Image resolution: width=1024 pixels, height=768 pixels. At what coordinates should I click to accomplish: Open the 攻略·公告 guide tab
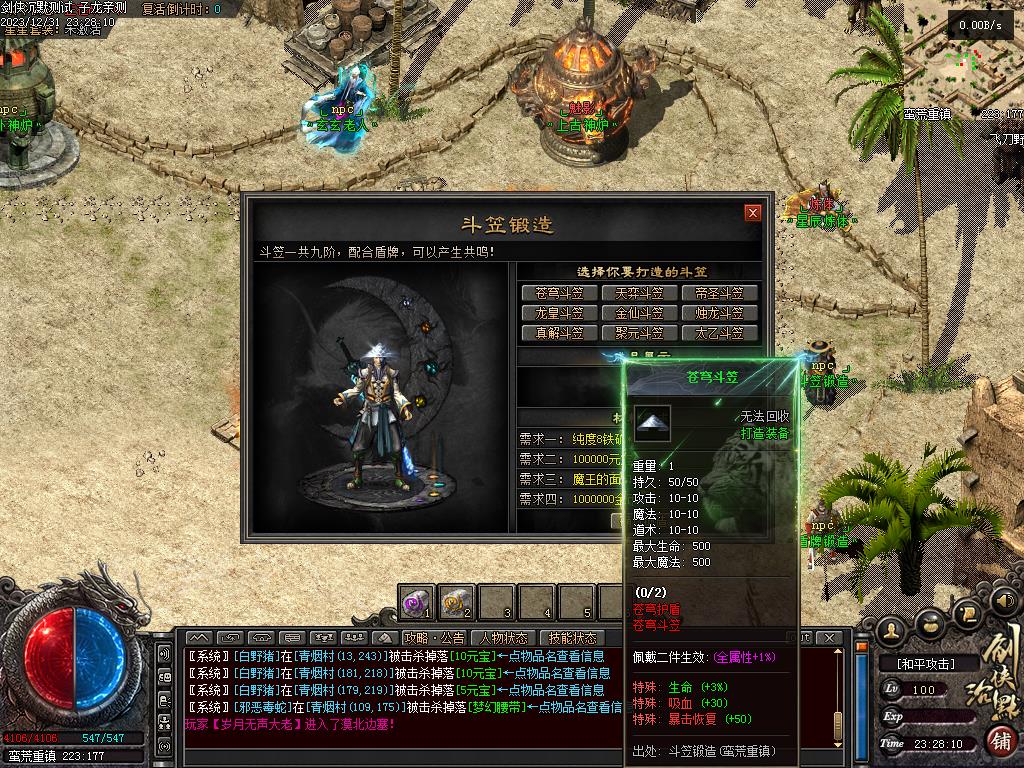[434, 638]
